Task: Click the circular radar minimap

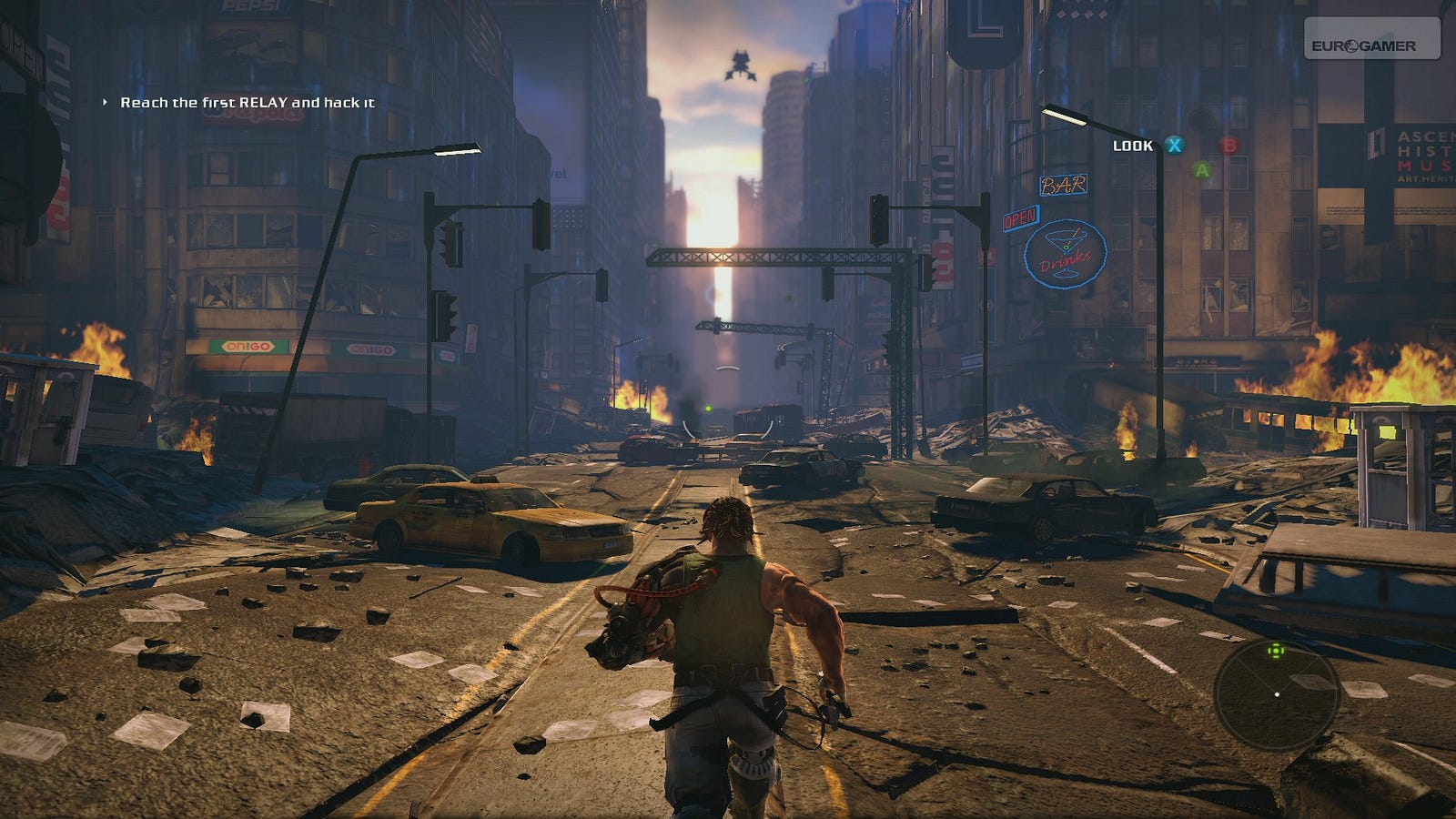Action: 1276,693
